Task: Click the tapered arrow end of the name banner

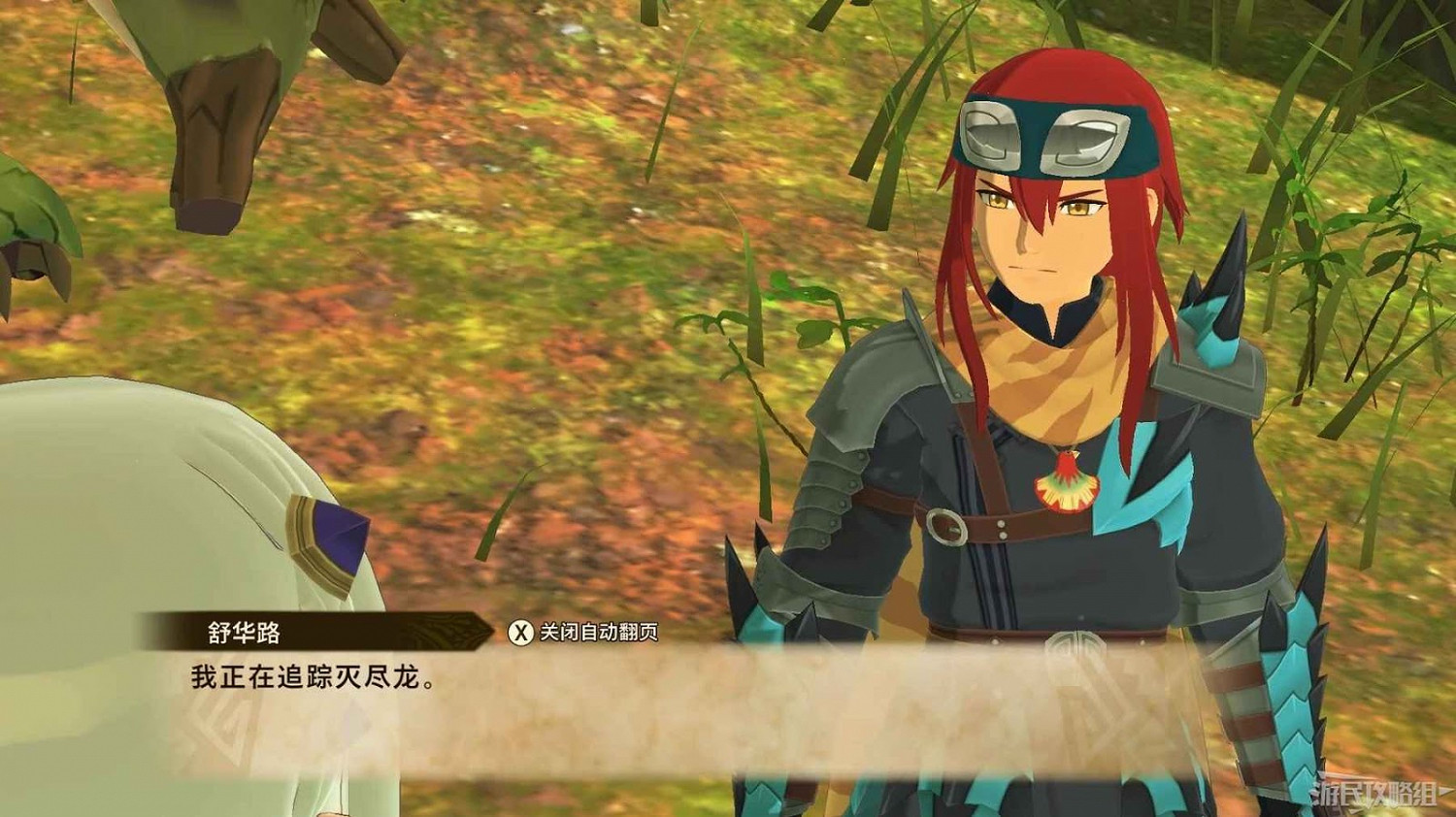Action: pyautogui.click(x=483, y=631)
